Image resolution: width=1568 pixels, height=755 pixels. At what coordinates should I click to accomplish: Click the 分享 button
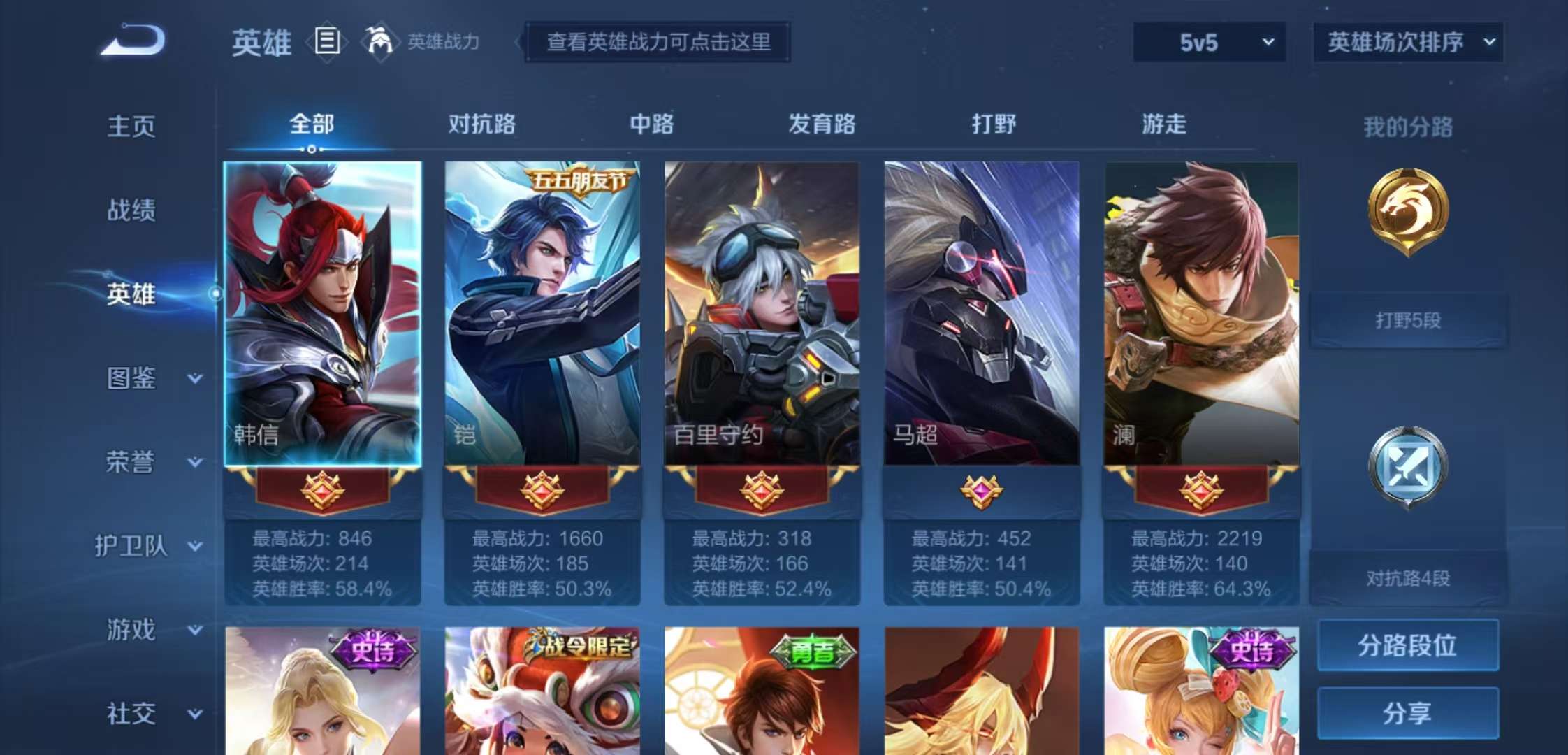coord(1407,712)
